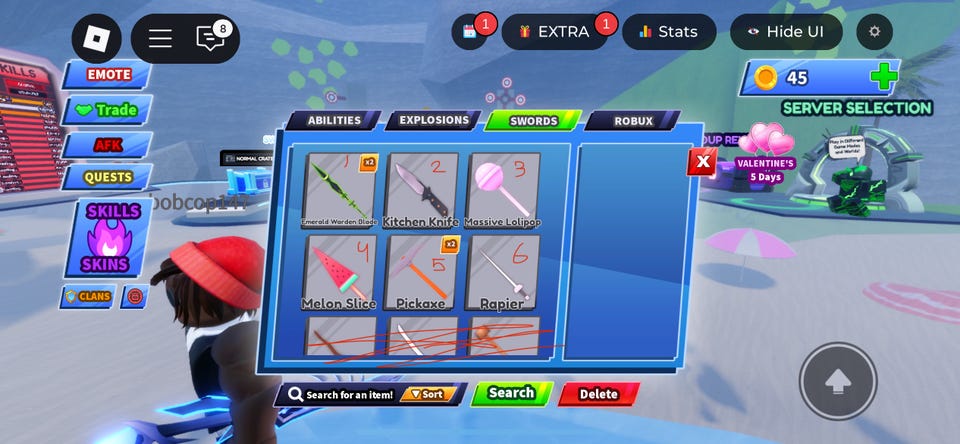Hit the red Delete button

598,394
